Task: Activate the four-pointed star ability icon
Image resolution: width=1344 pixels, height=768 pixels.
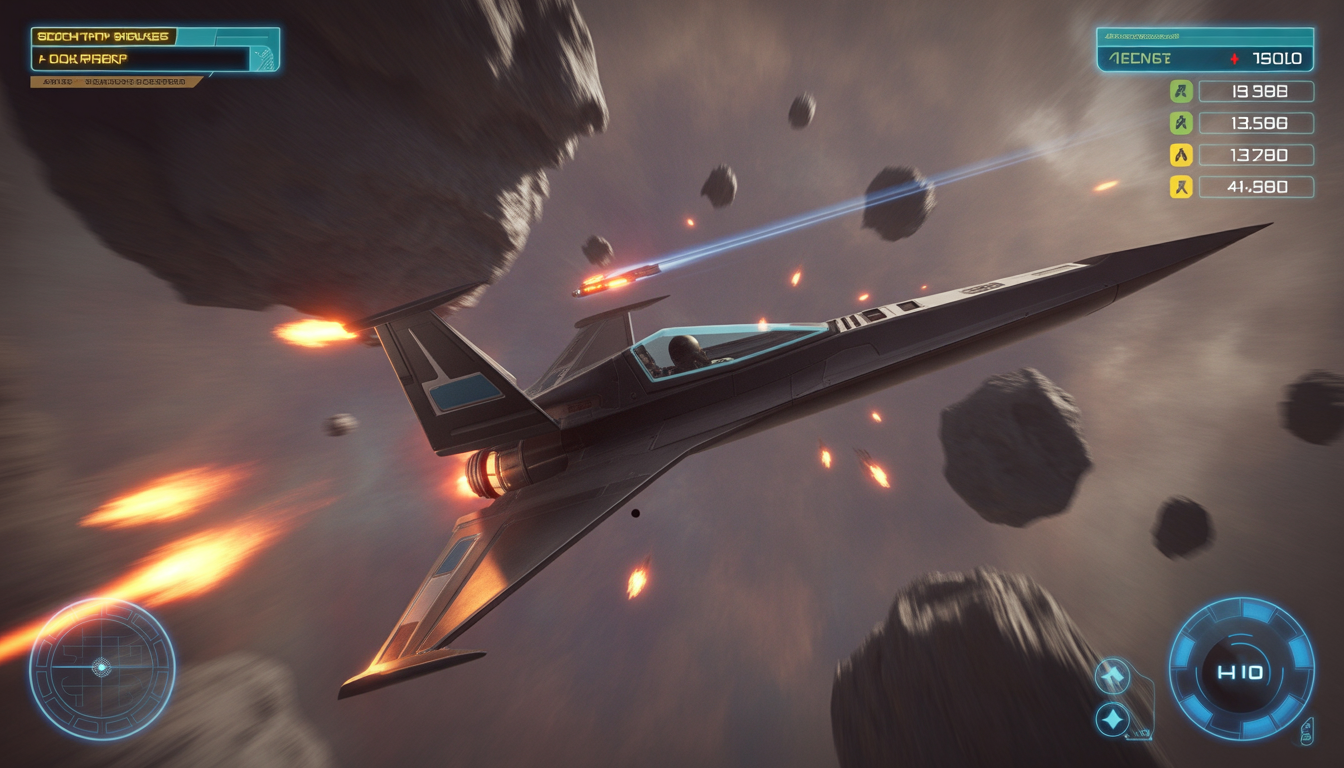Action: [1112, 719]
